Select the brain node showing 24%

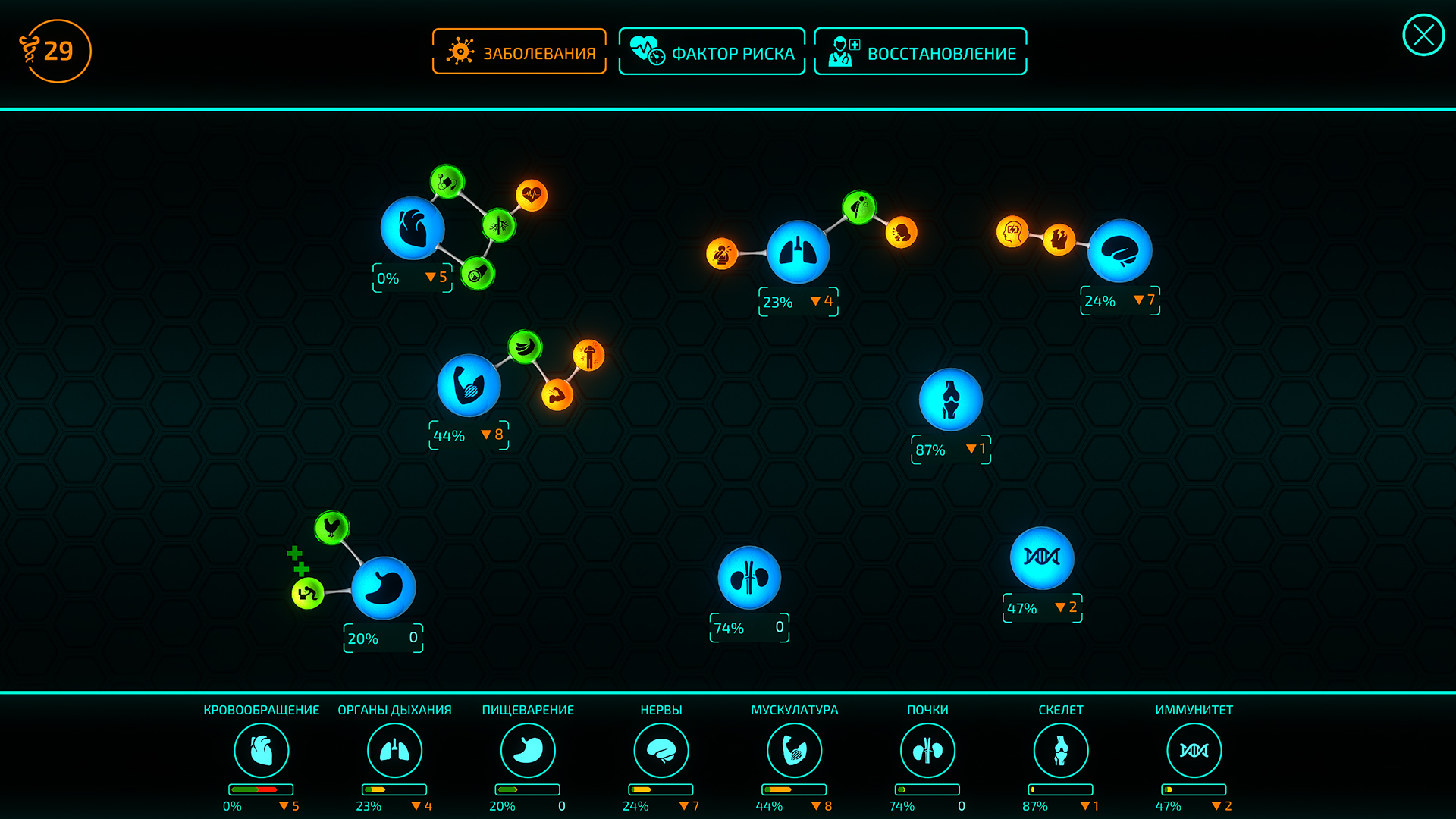tap(1120, 250)
